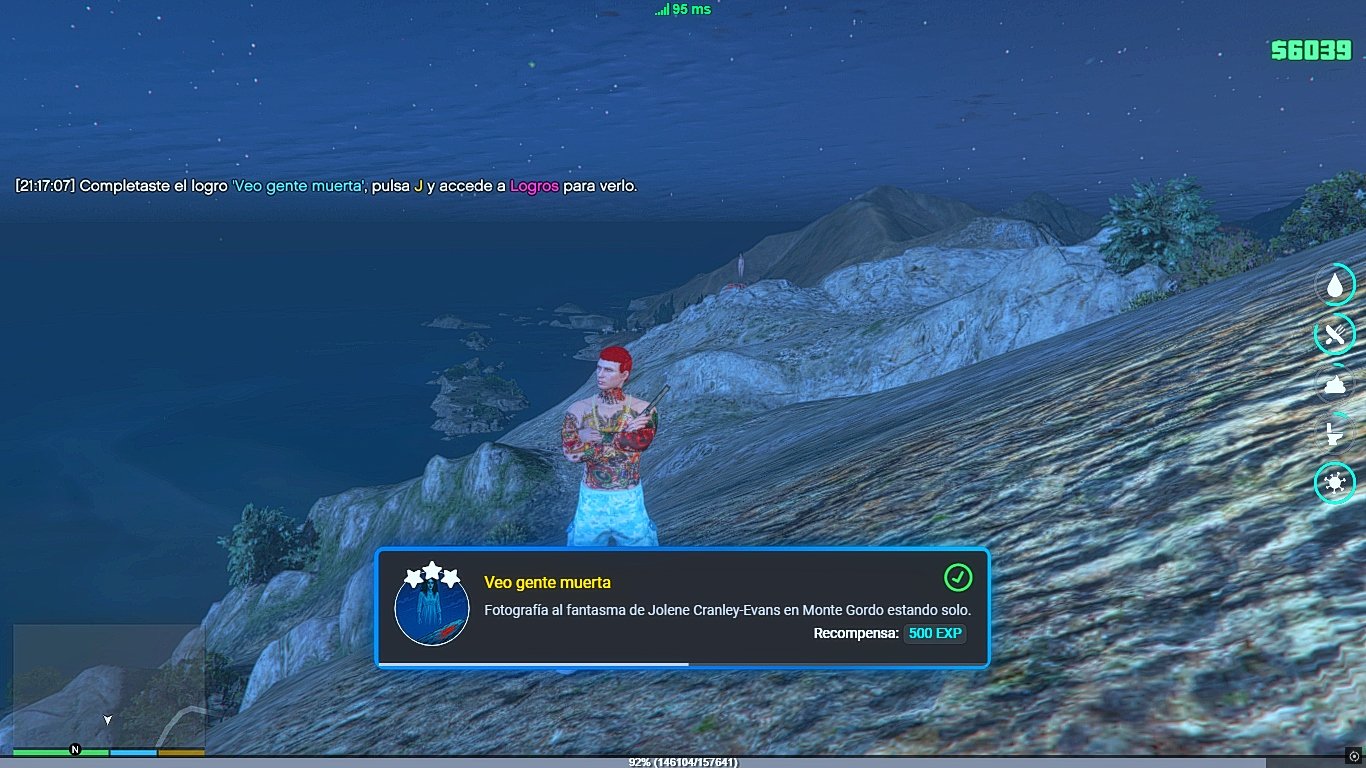Viewport: 1366px width, 768px height.
Task: Select the fork and knife hunger icon
Action: pos(1335,335)
